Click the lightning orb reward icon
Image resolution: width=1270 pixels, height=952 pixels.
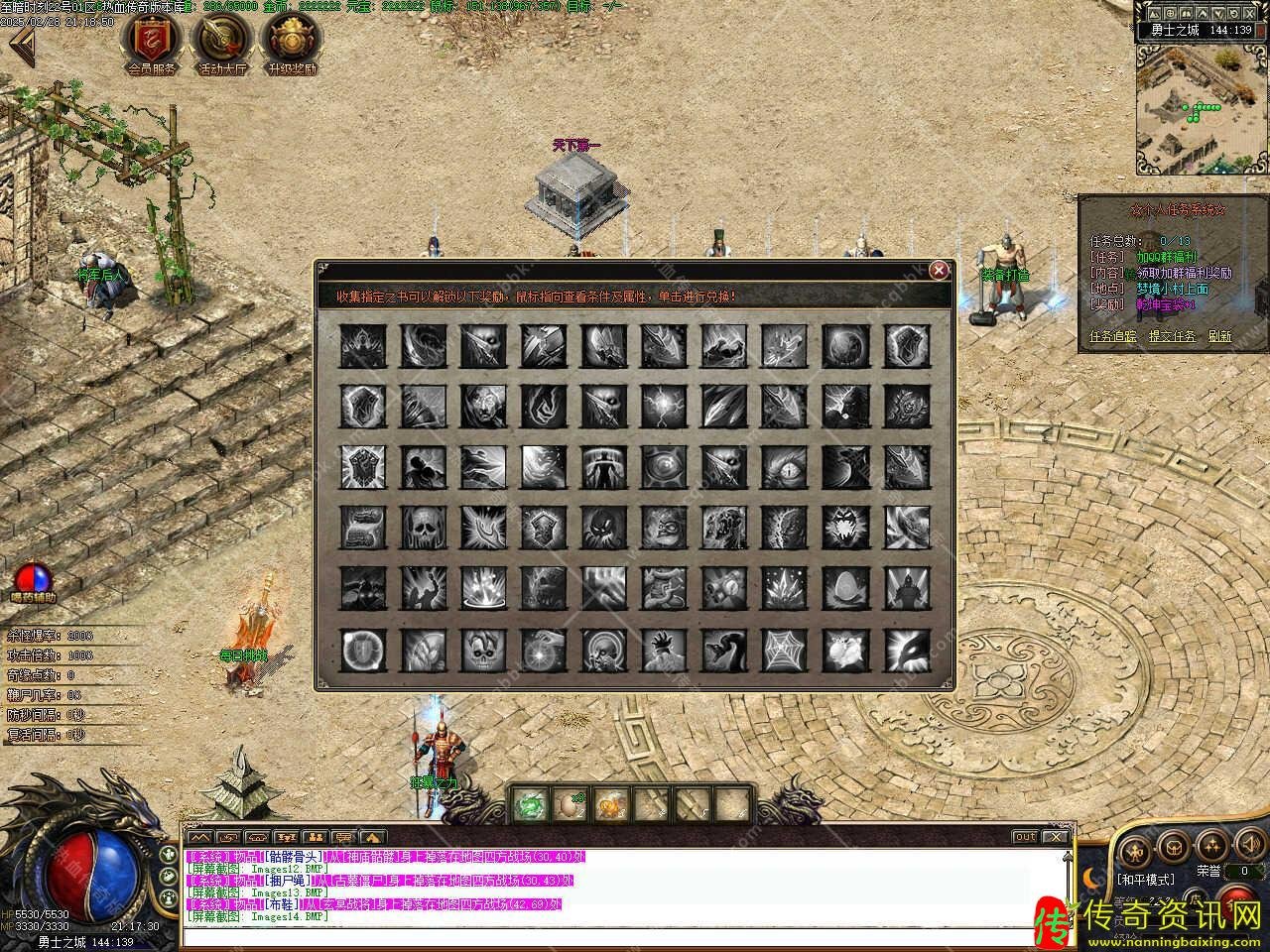pos(663,406)
